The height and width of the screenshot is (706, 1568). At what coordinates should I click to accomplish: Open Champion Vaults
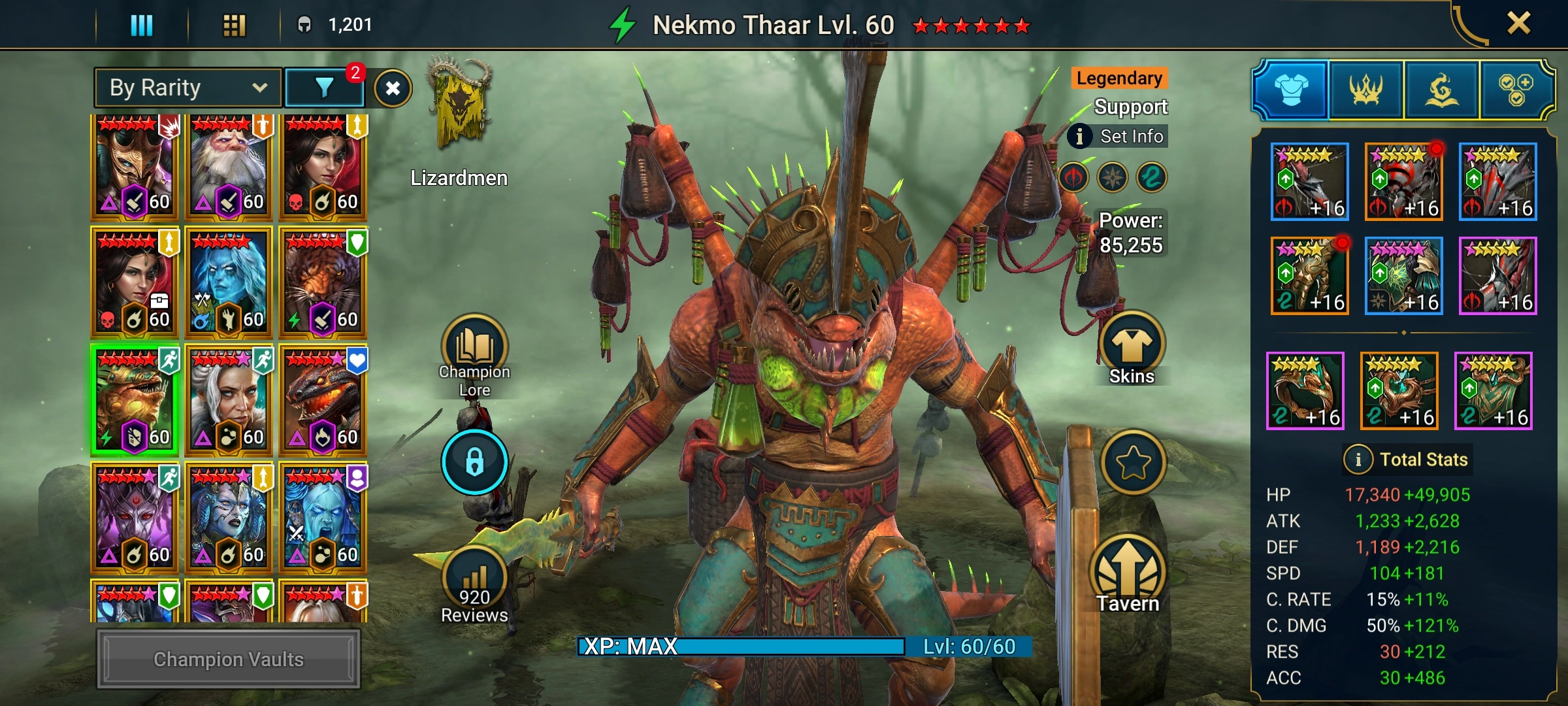228,659
